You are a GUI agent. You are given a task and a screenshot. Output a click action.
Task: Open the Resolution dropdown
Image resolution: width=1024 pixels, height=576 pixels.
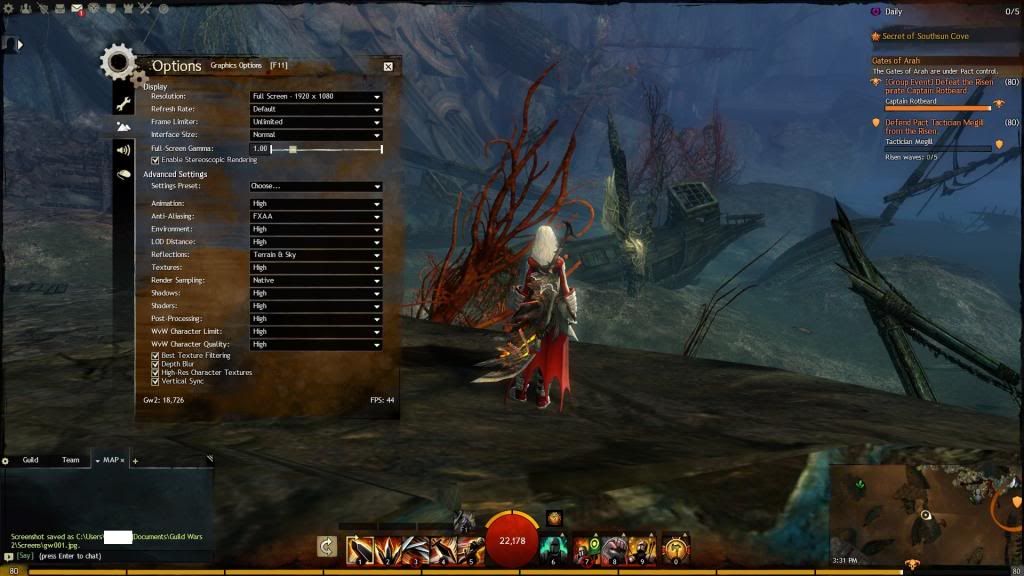pyautogui.click(x=316, y=97)
